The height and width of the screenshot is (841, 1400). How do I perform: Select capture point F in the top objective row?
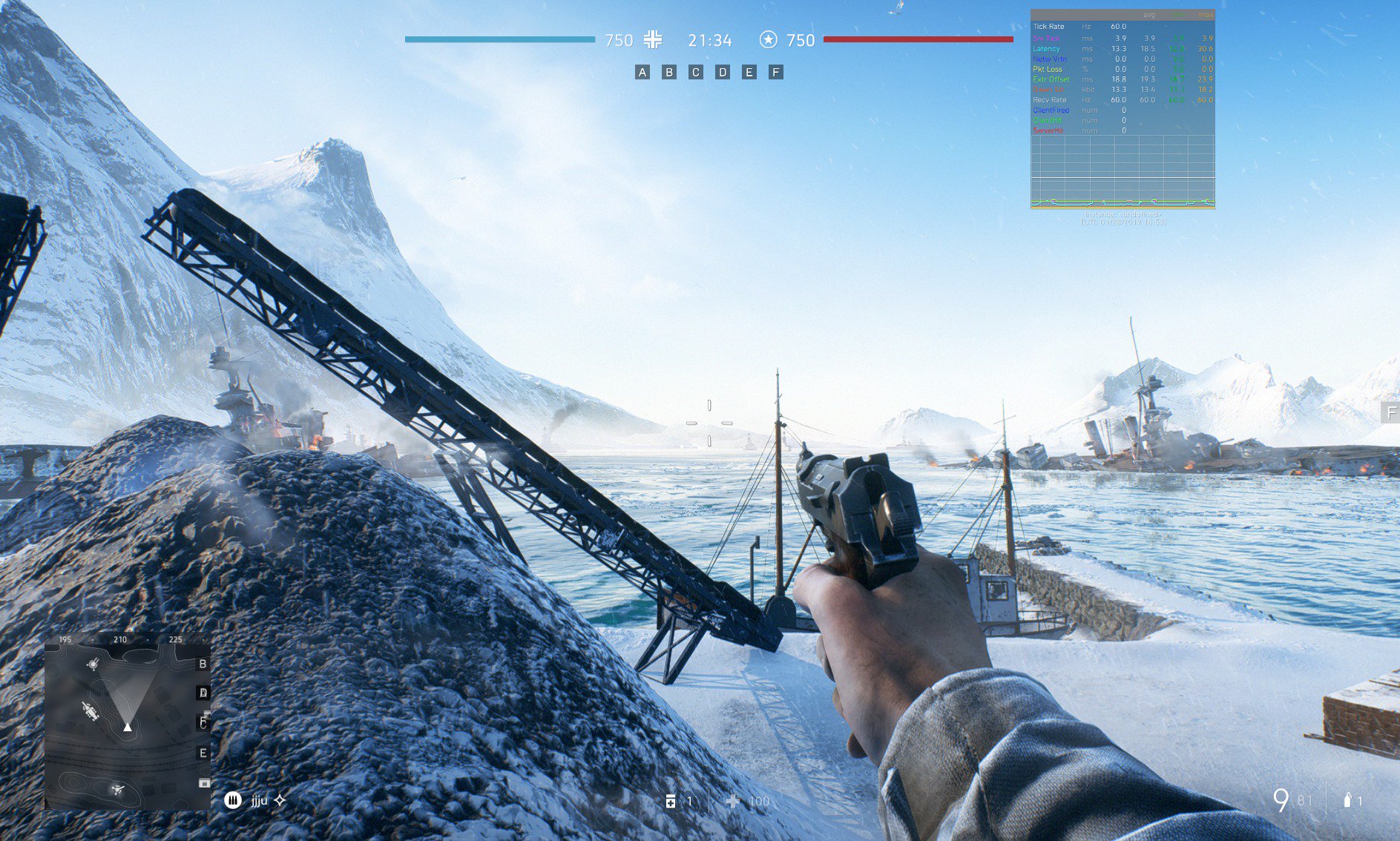point(776,72)
